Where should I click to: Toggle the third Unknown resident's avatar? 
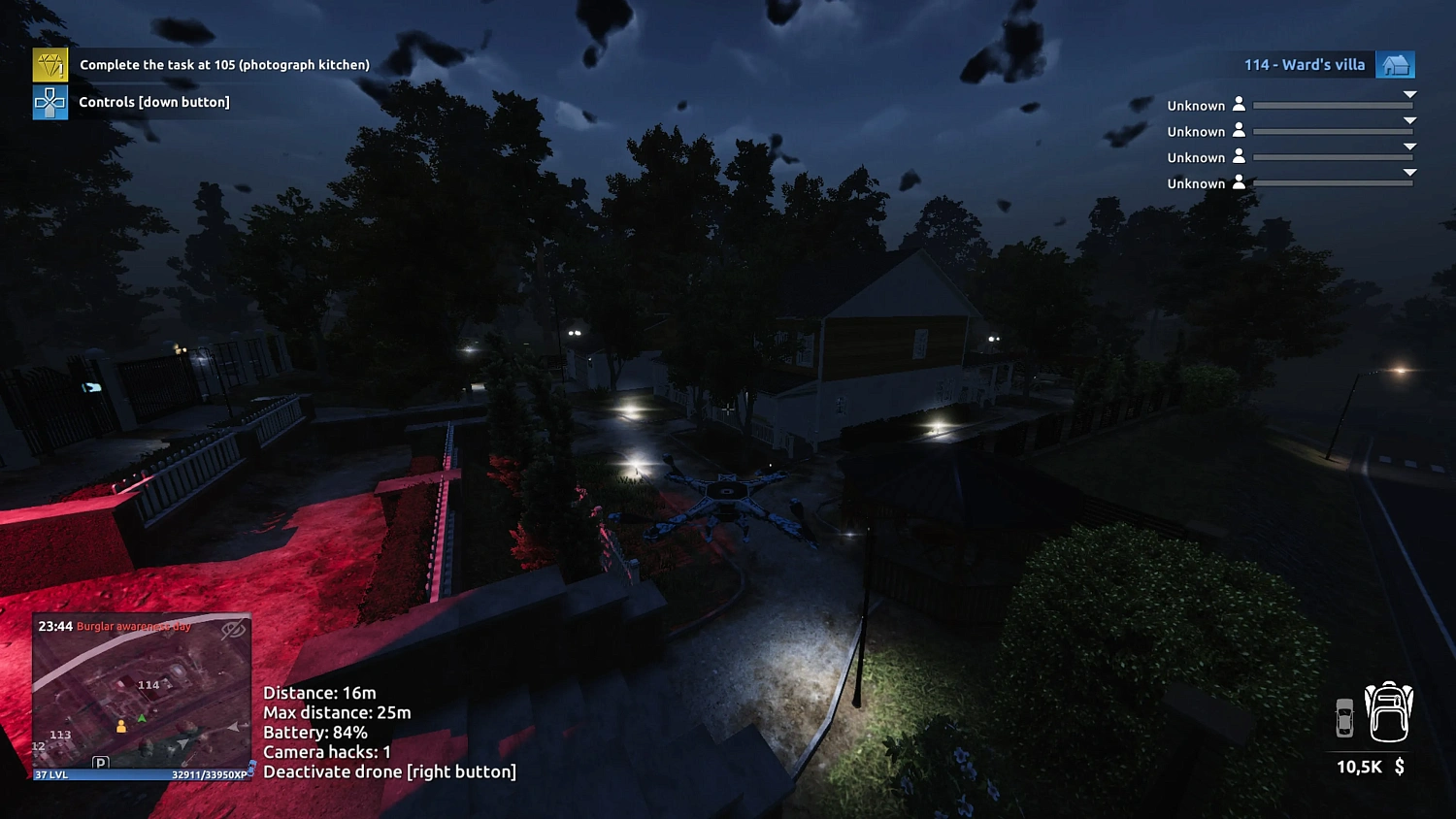tap(1240, 156)
